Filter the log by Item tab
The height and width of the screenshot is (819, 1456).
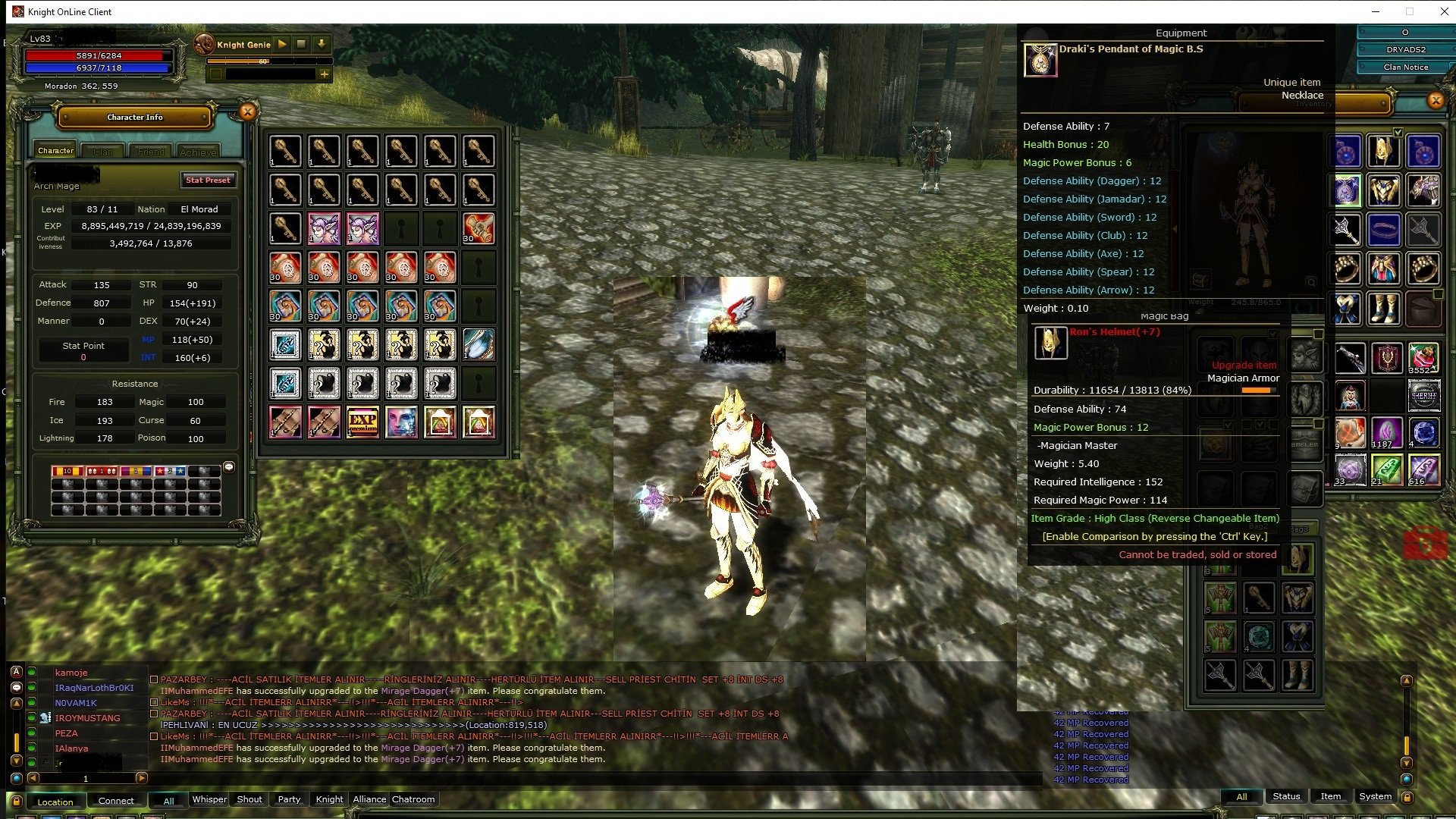tap(1330, 796)
